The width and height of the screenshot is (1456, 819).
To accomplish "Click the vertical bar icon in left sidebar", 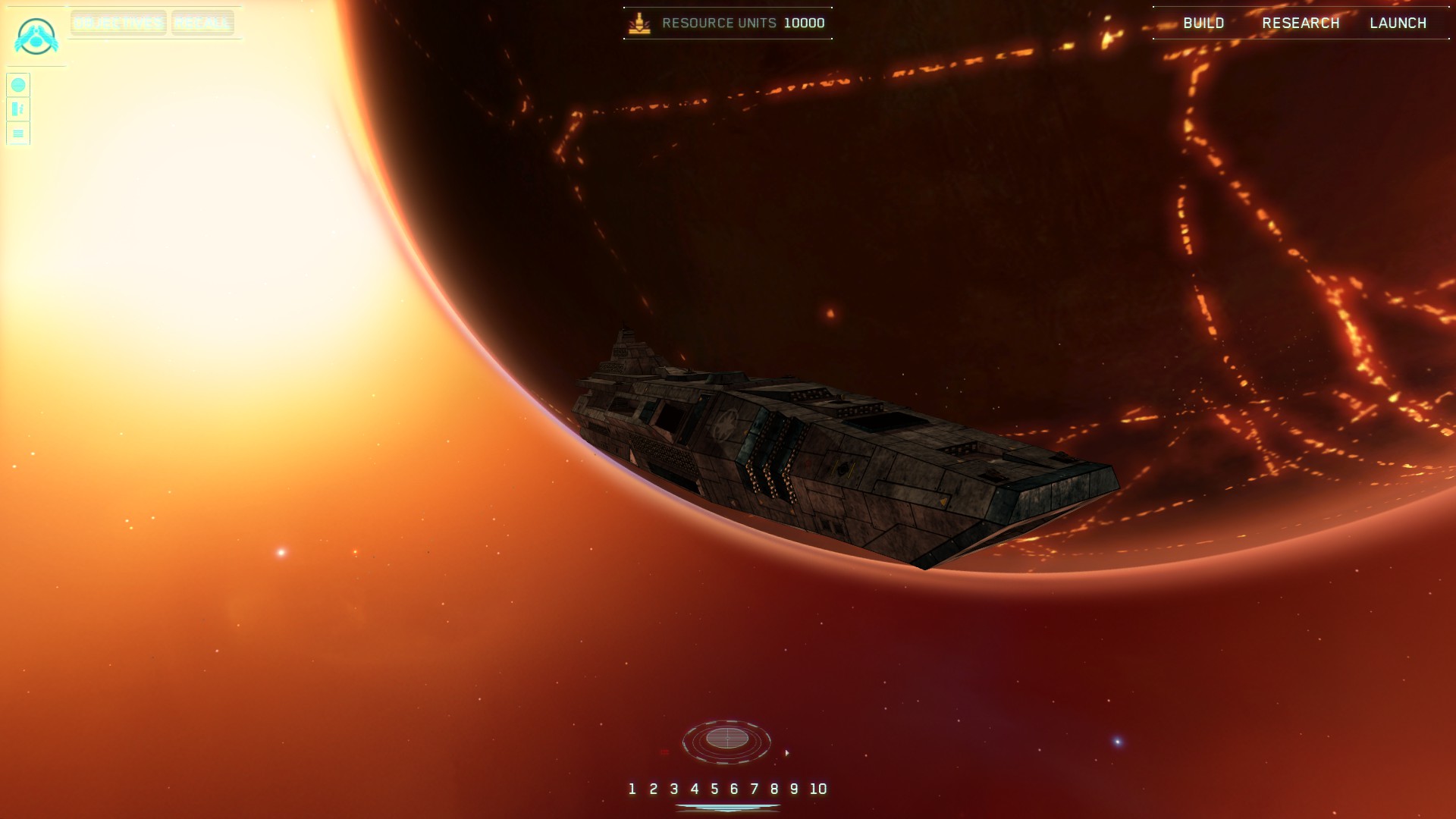I will coord(18,109).
